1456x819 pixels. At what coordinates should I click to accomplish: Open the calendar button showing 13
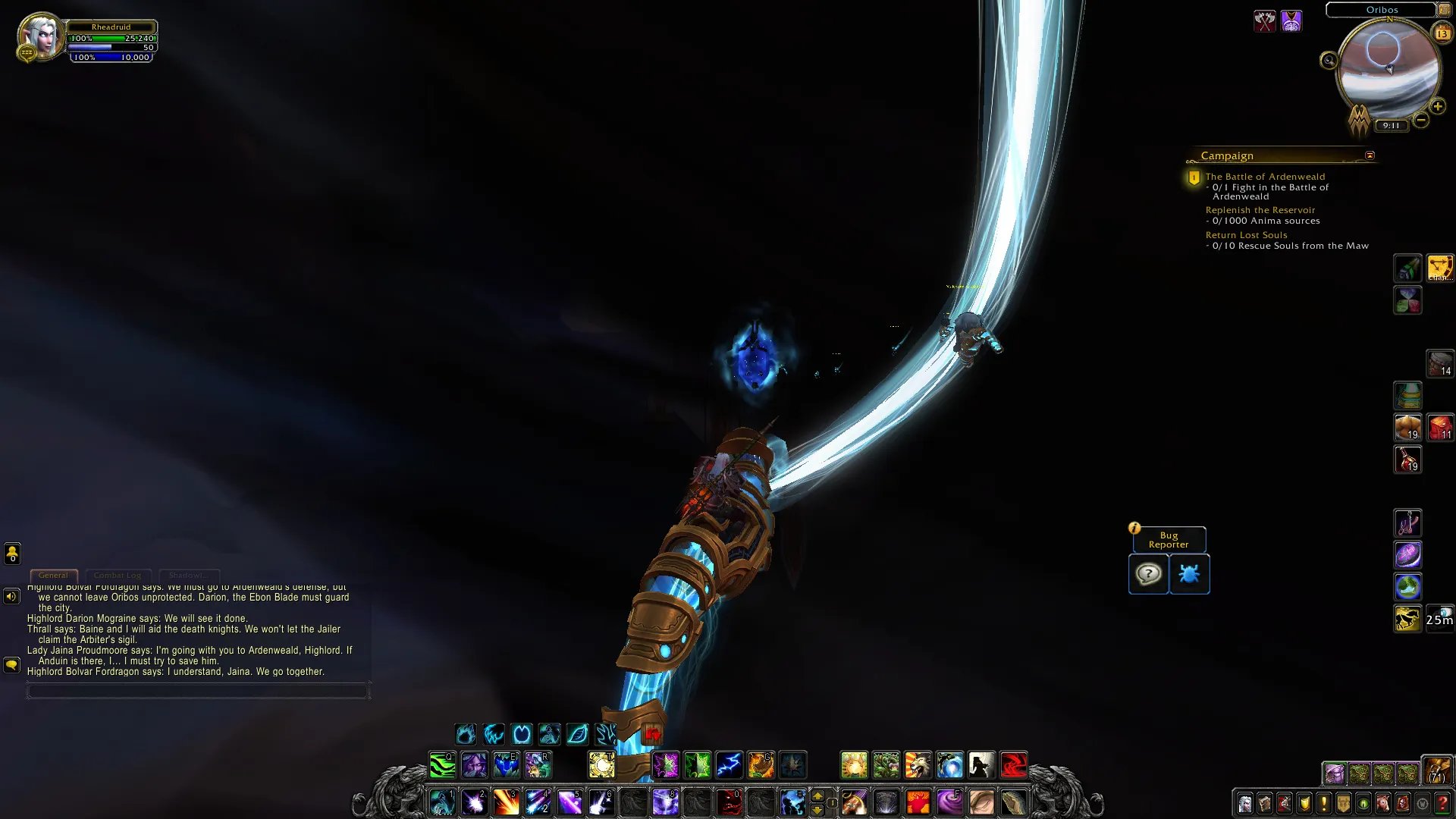coord(1442,33)
